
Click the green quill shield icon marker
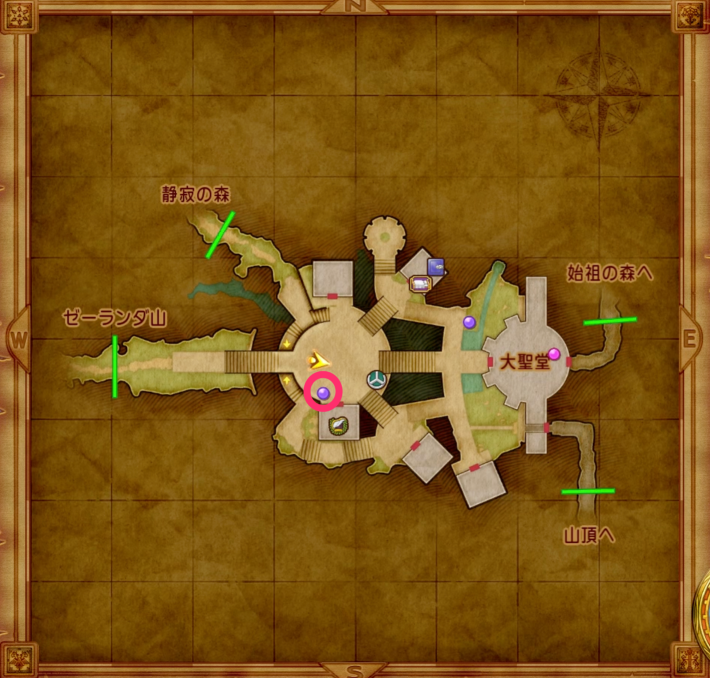(339, 425)
